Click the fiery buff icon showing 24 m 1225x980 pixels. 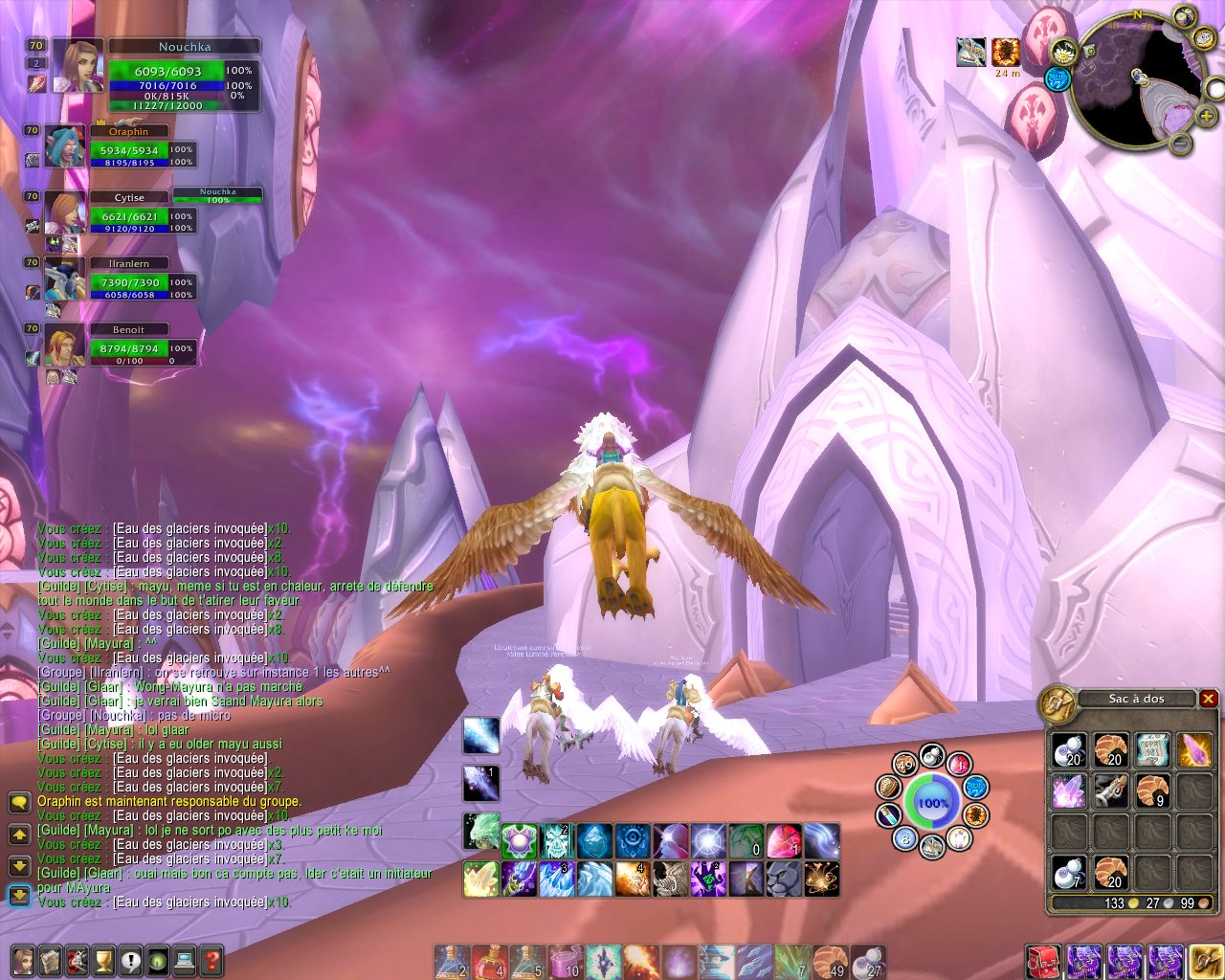pyautogui.click(x=1006, y=53)
